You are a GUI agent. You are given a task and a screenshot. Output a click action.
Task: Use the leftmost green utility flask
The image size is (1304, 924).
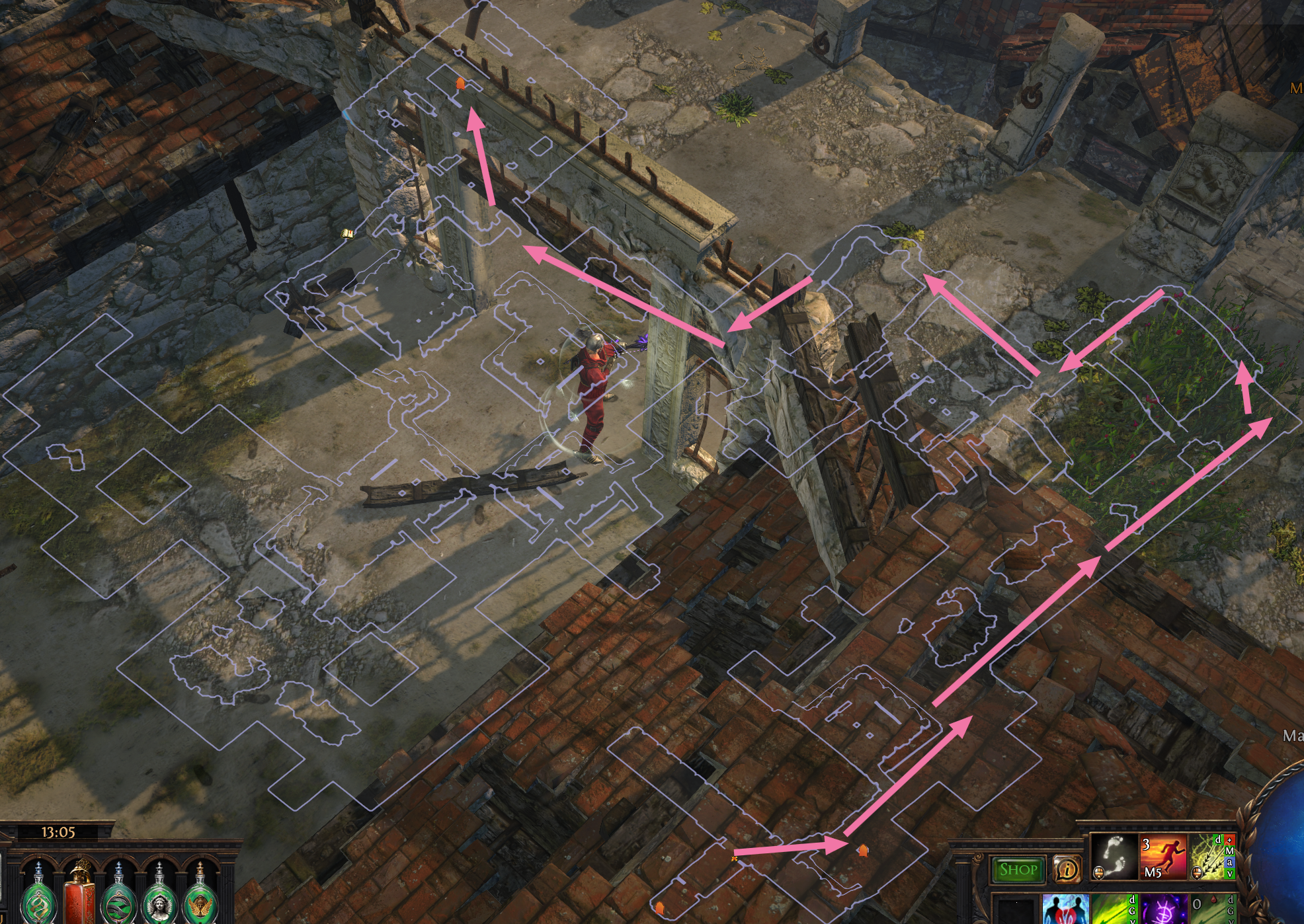point(36,905)
